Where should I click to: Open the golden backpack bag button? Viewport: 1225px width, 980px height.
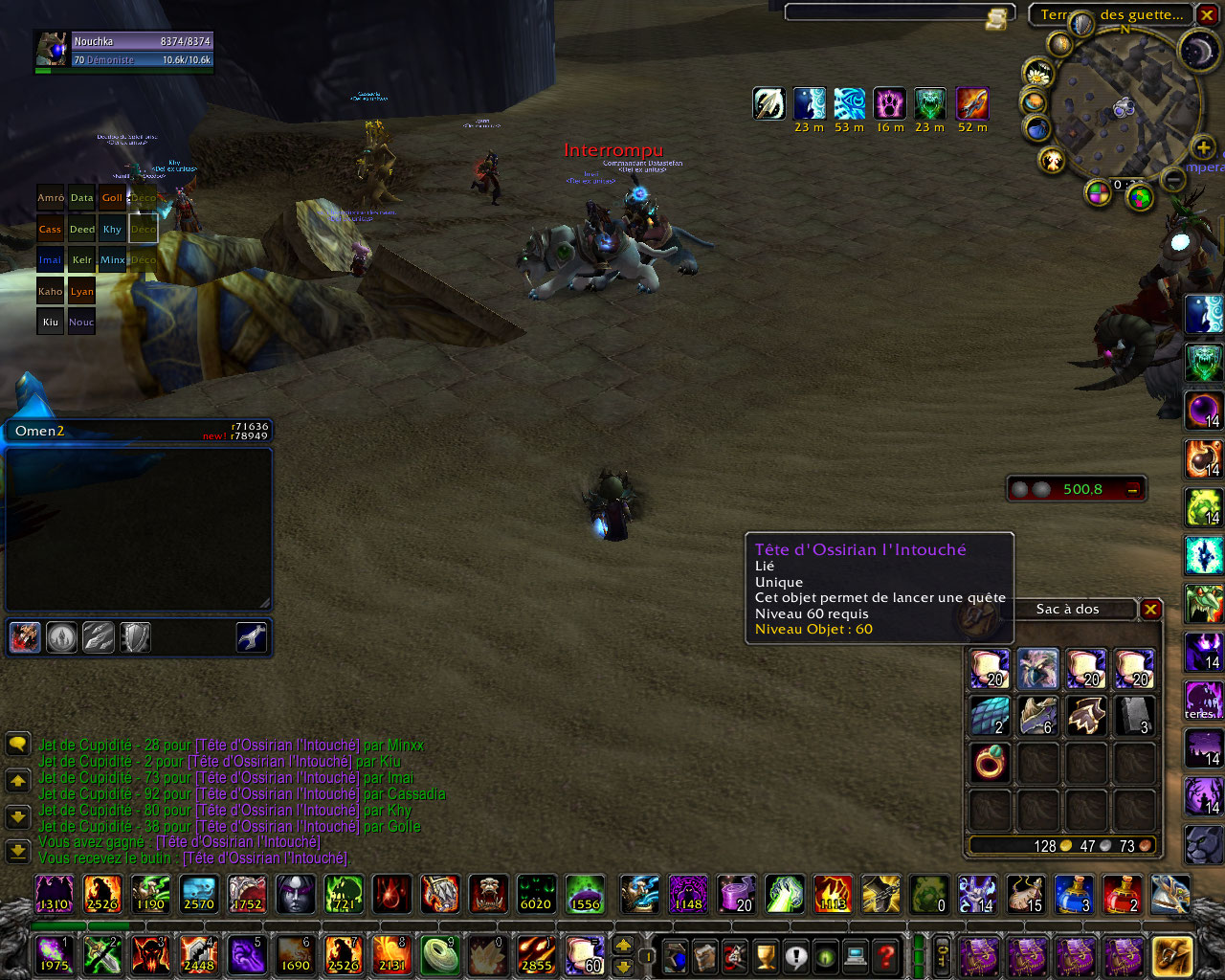click(x=1172, y=955)
